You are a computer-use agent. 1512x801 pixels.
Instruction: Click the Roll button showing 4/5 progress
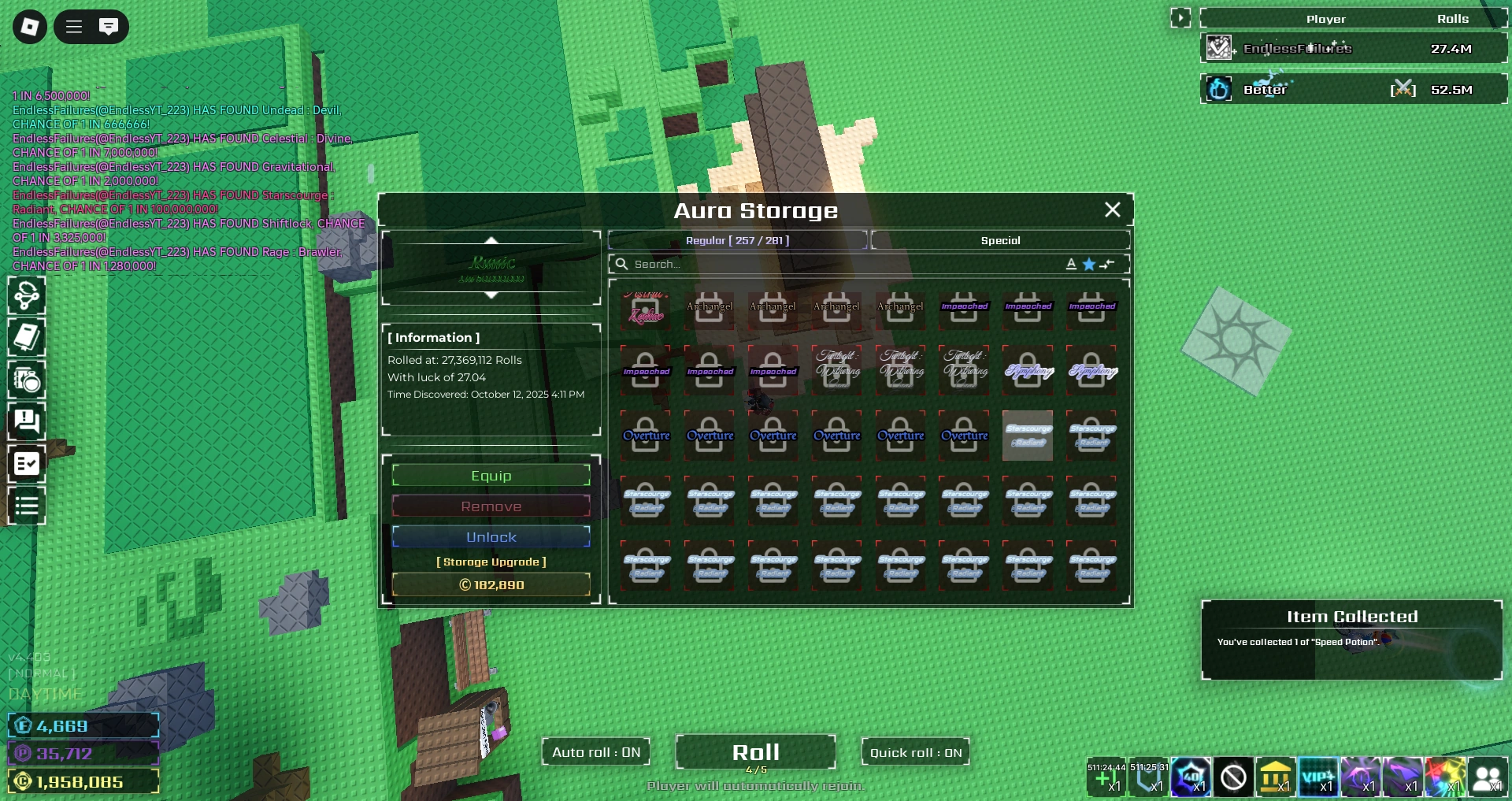(x=755, y=752)
